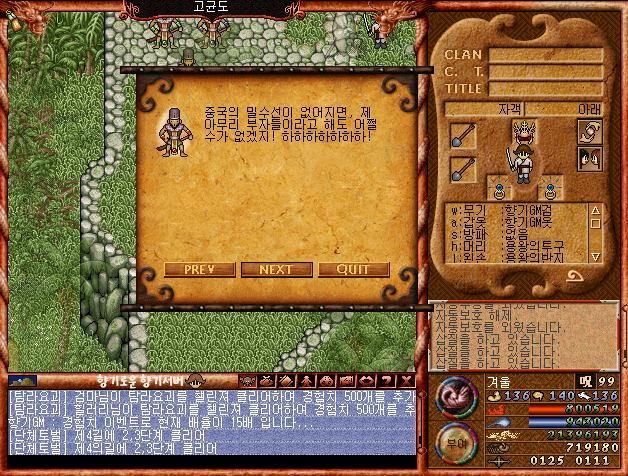Select the dark mask equipment slot
628x476 pixels.
(x=590, y=158)
